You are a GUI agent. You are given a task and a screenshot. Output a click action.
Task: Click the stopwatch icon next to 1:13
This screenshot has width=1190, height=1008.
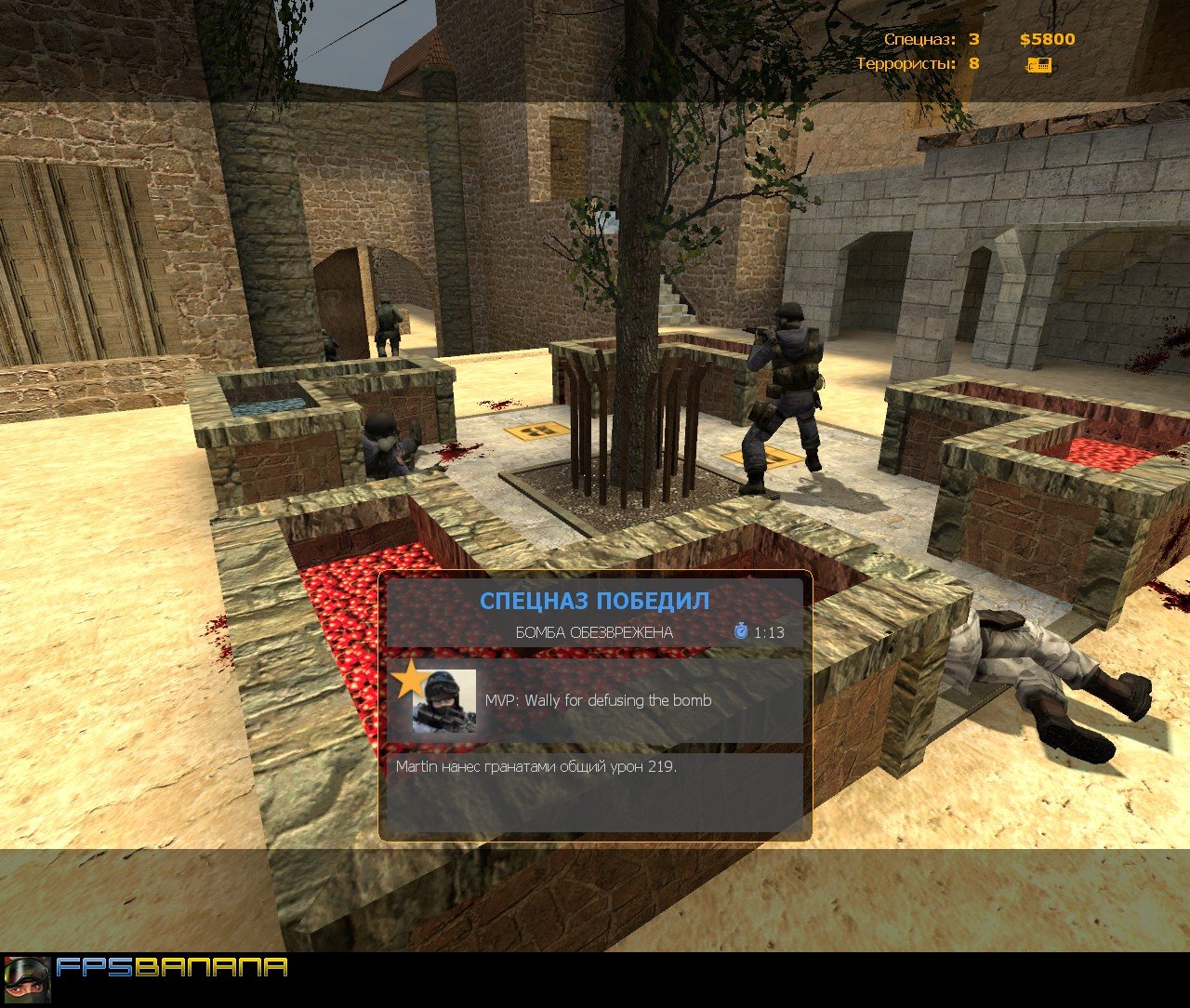[x=741, y=630]
